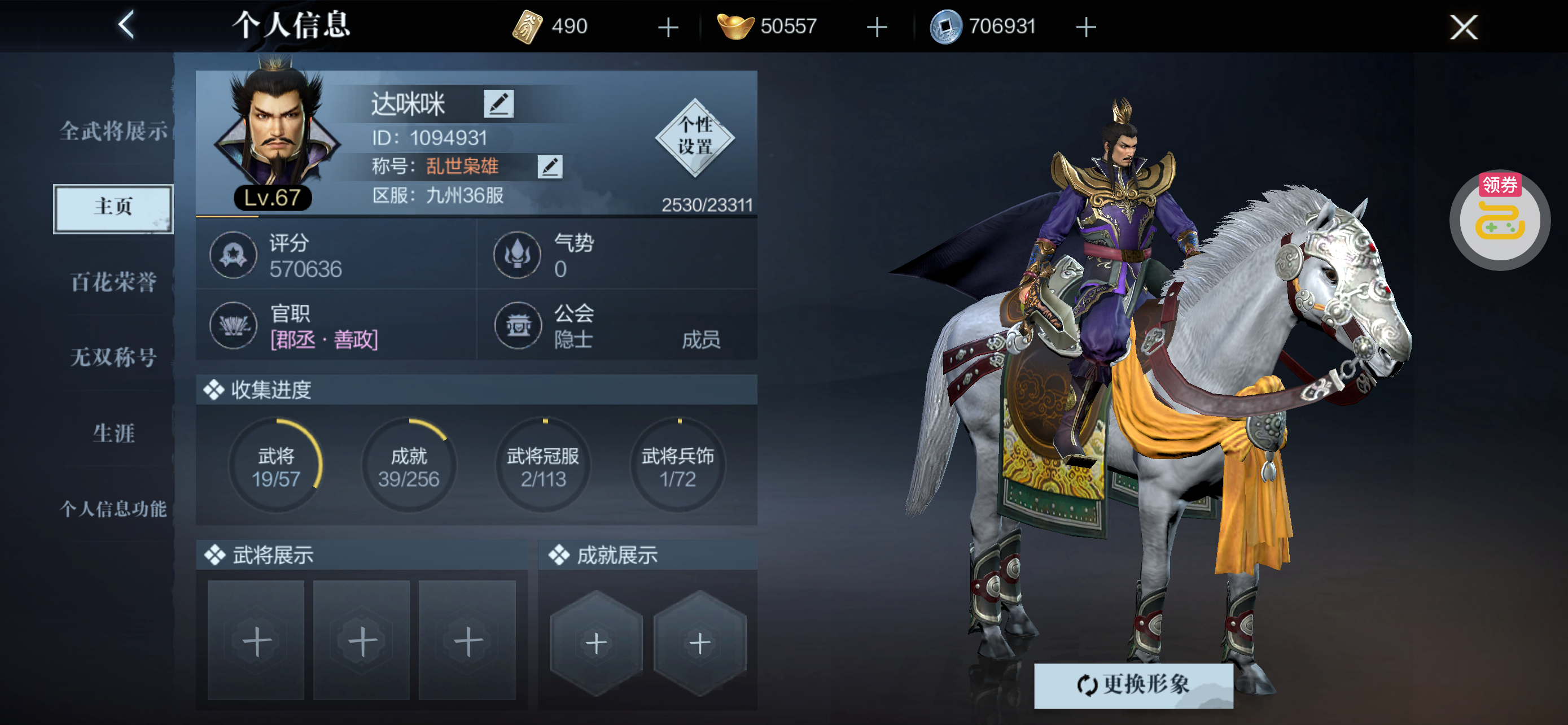
Task: Open the 领券 coupon floating icon
Action: click(x=1499, y=219)
